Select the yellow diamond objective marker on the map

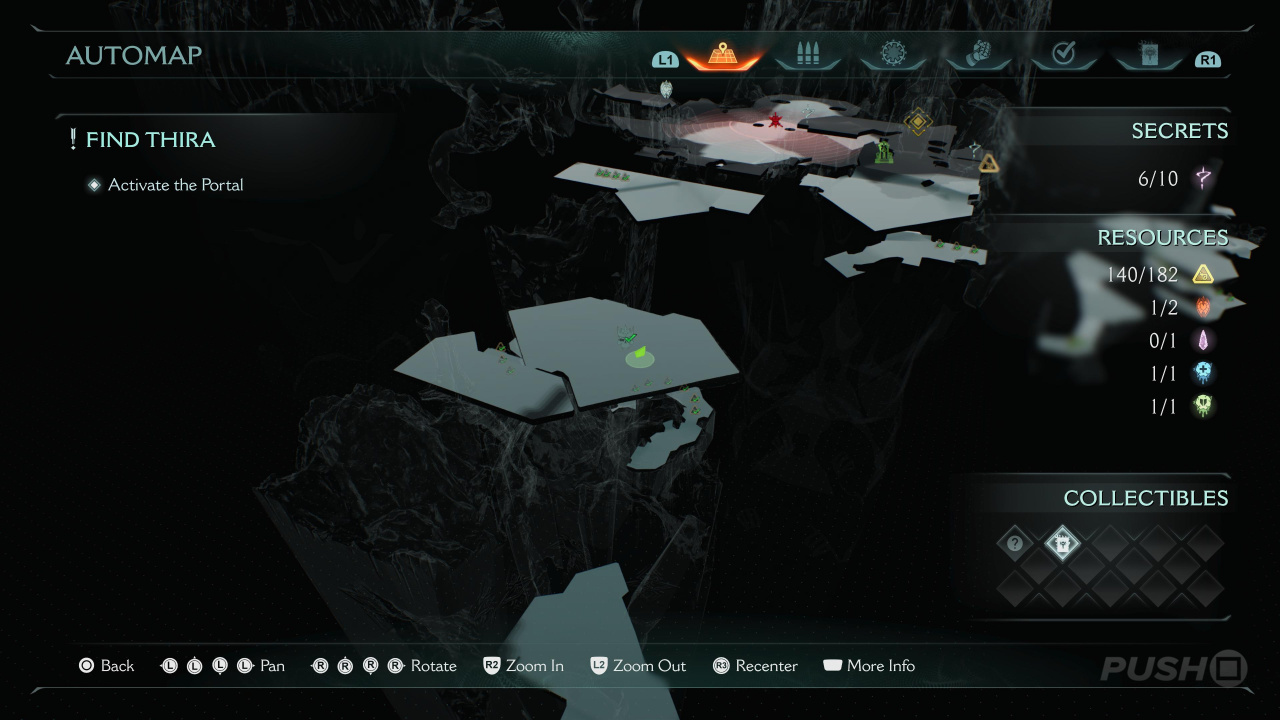tap(918, 122)
